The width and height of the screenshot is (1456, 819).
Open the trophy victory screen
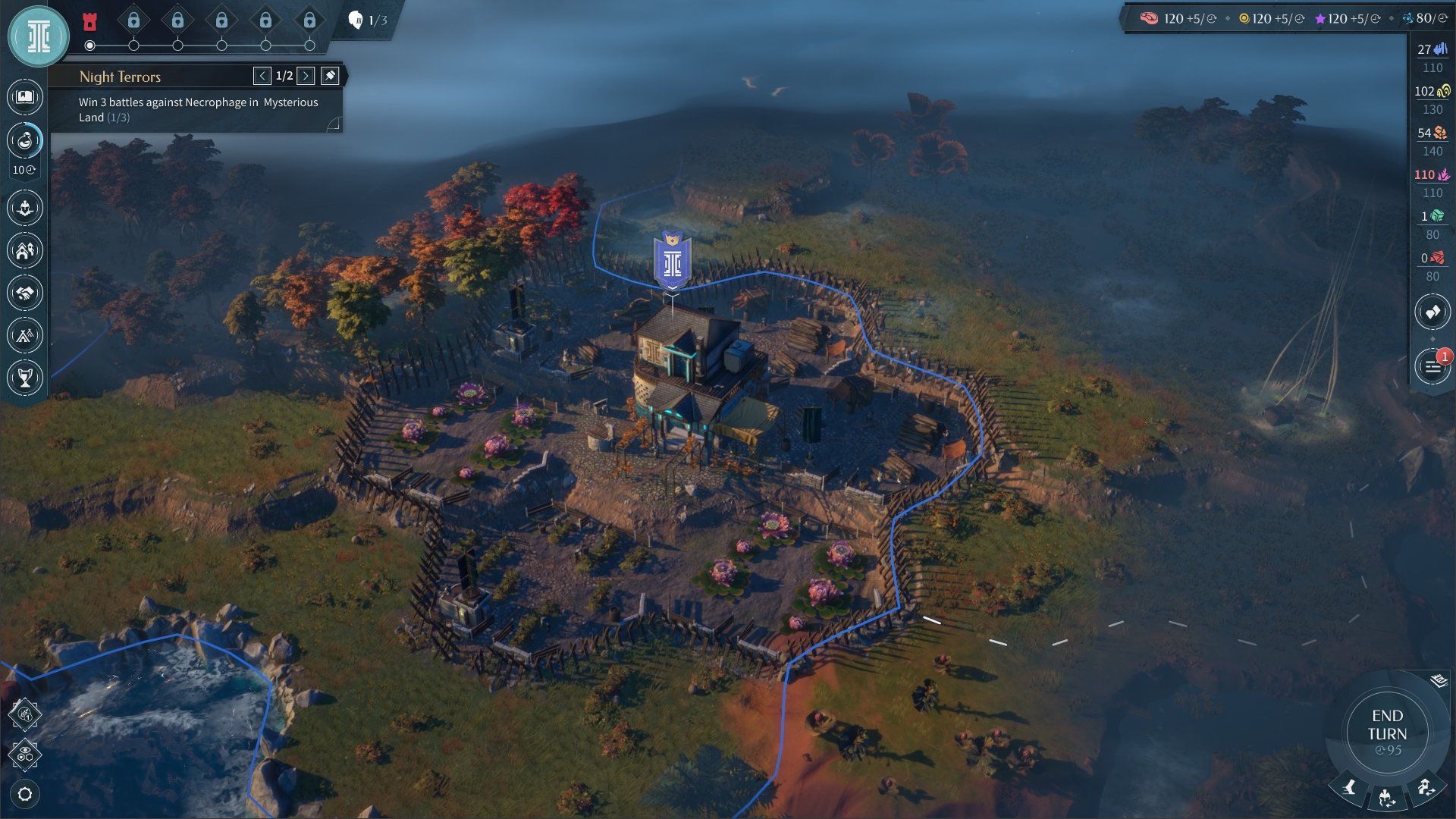[x=25, y=378]
